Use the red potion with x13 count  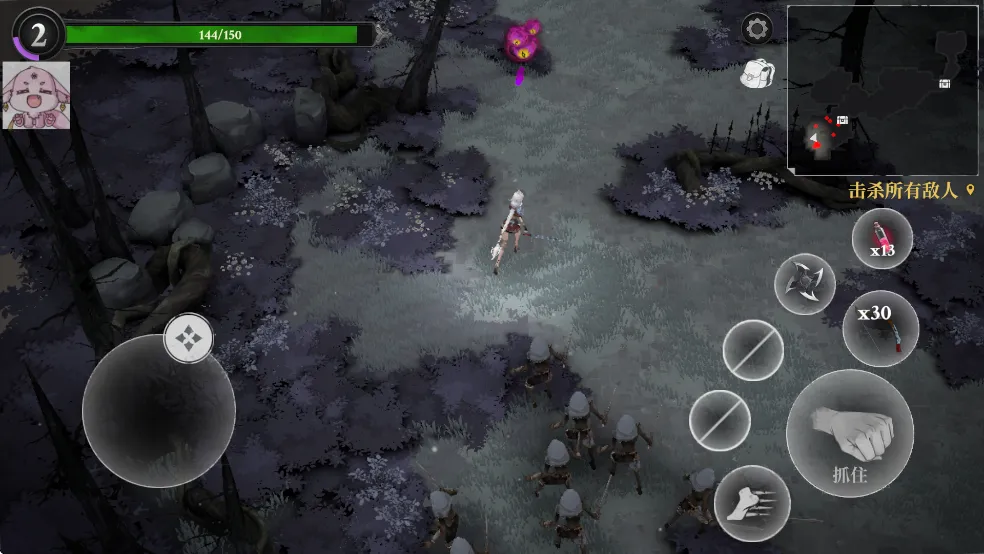tap(881, 240)
